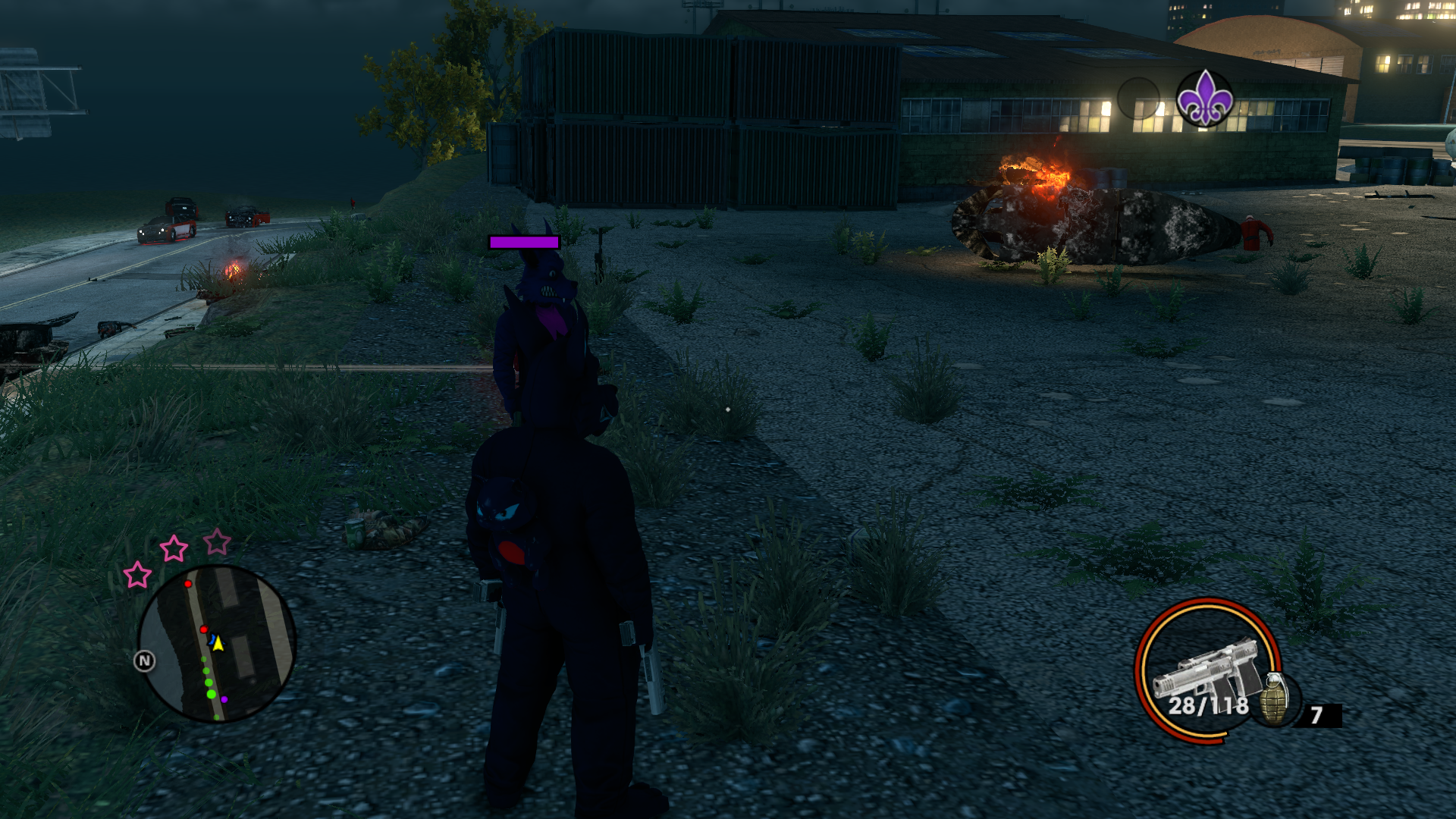Click the minimap north compass marker

[144, 661]
